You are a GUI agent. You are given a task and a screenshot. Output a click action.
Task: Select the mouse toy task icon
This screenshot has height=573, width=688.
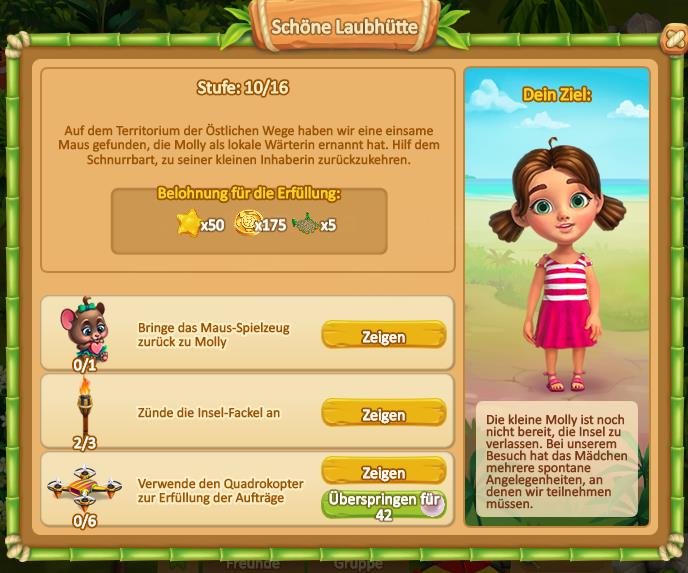pyautogui.click(x=84, y=328)
